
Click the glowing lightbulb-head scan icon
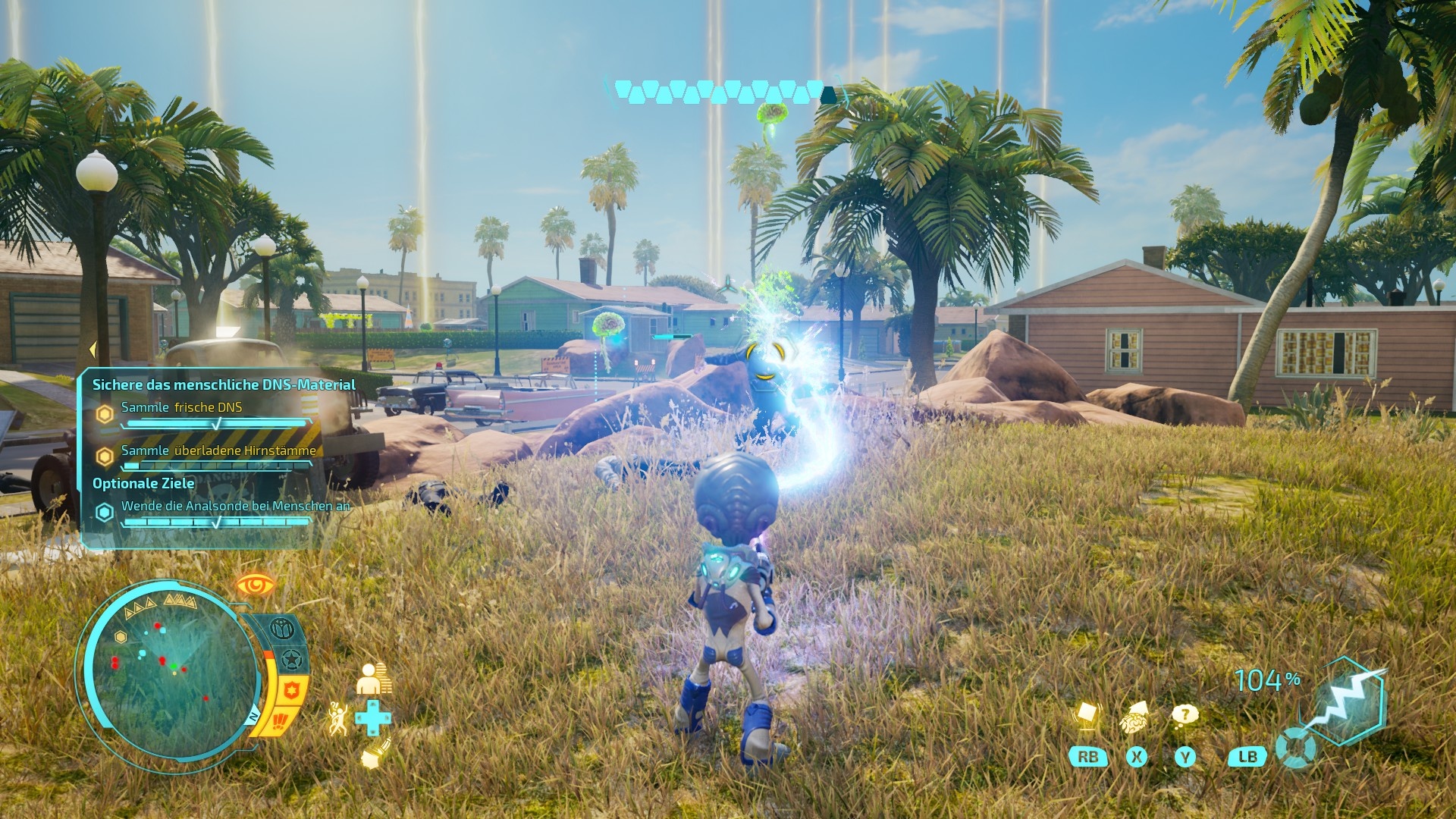coord(374,755)
